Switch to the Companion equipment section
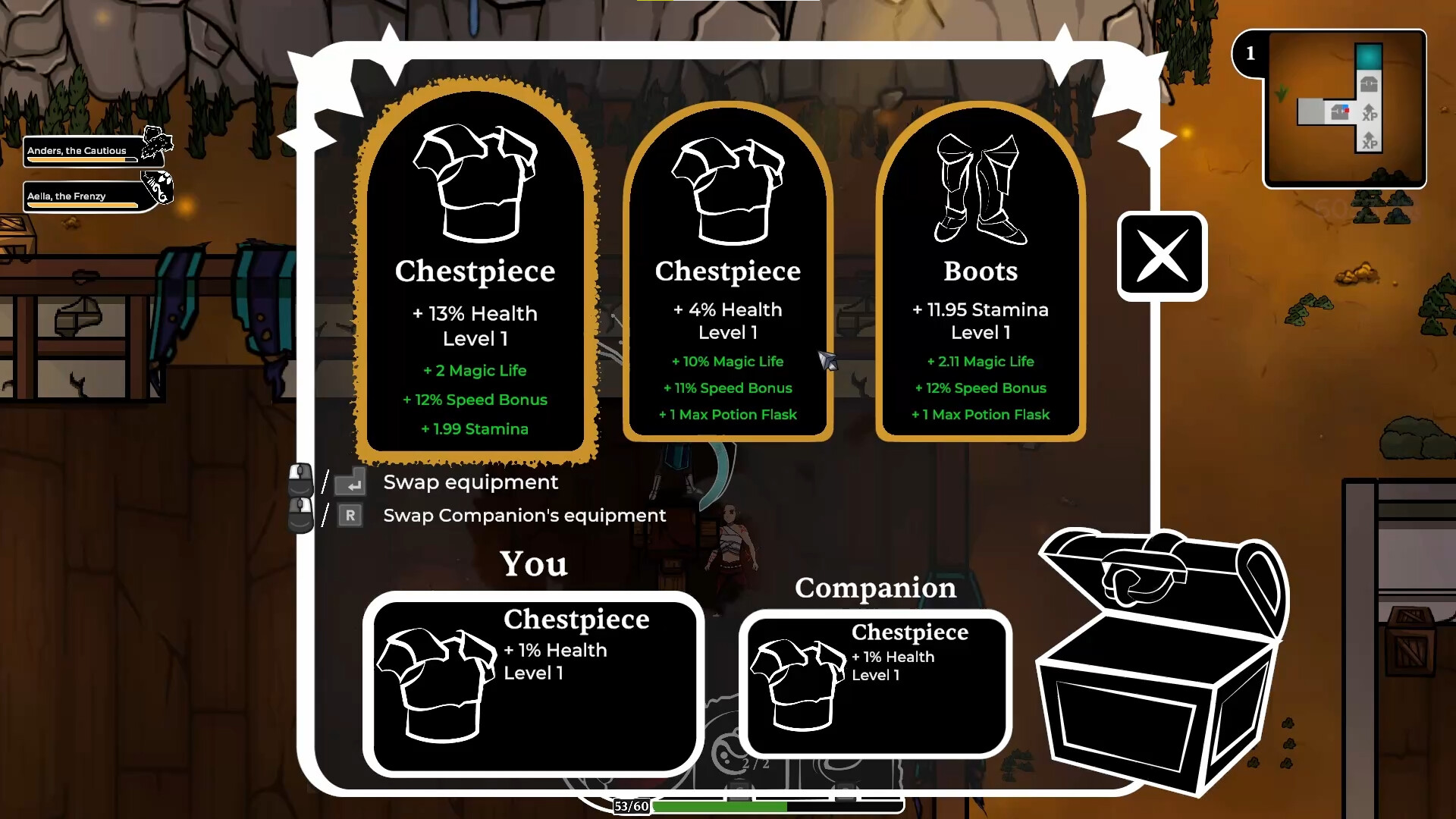 [875, 588]
